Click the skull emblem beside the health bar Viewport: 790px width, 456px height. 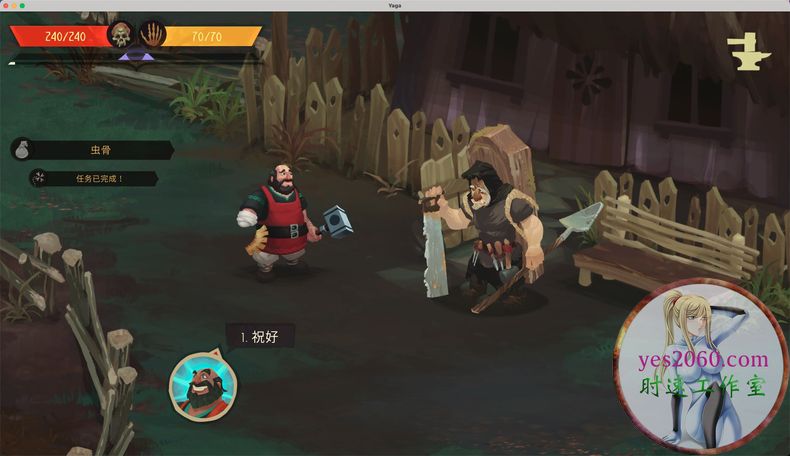(121, 37)
